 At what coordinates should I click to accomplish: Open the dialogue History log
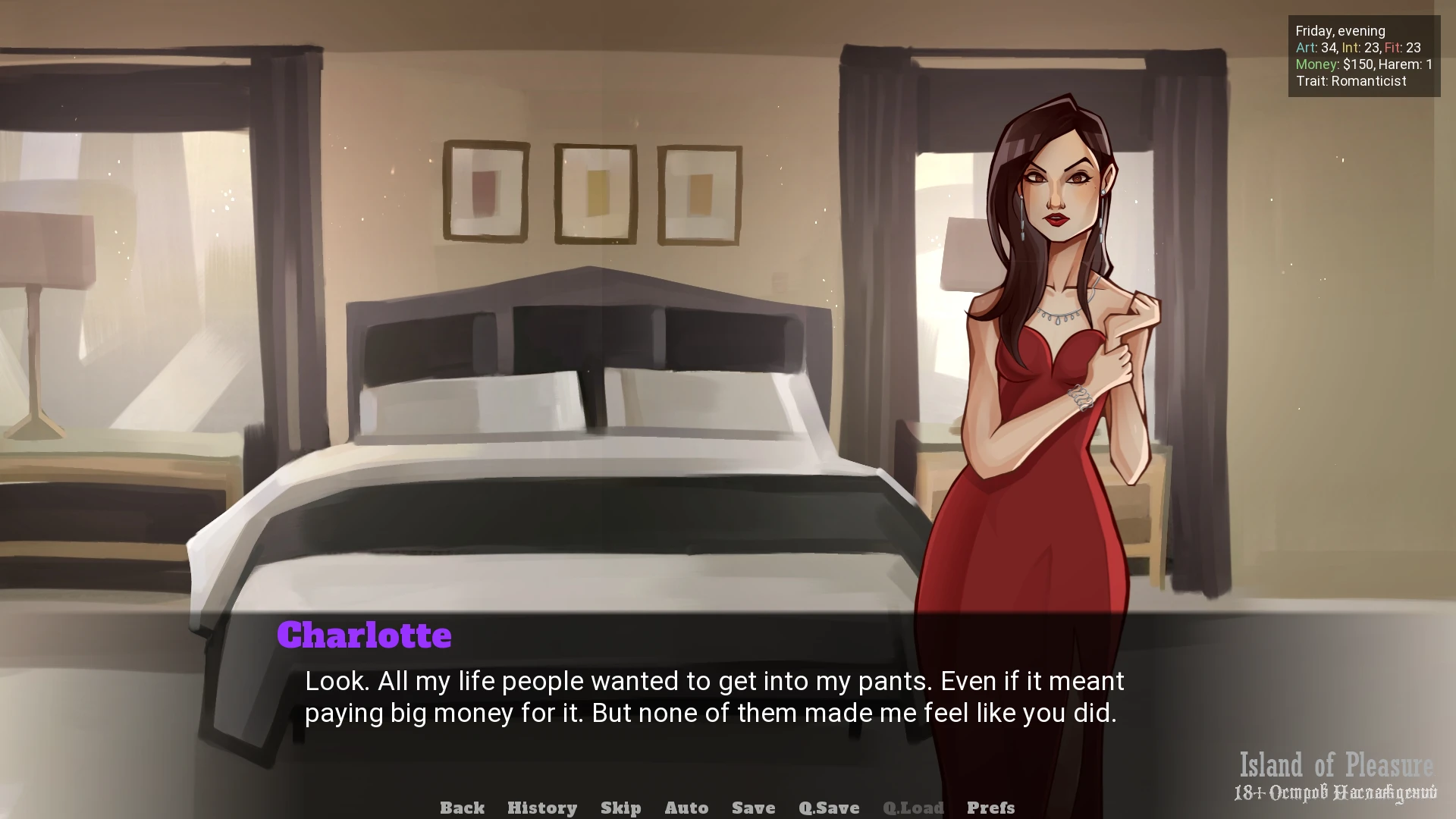coord(541,808)
